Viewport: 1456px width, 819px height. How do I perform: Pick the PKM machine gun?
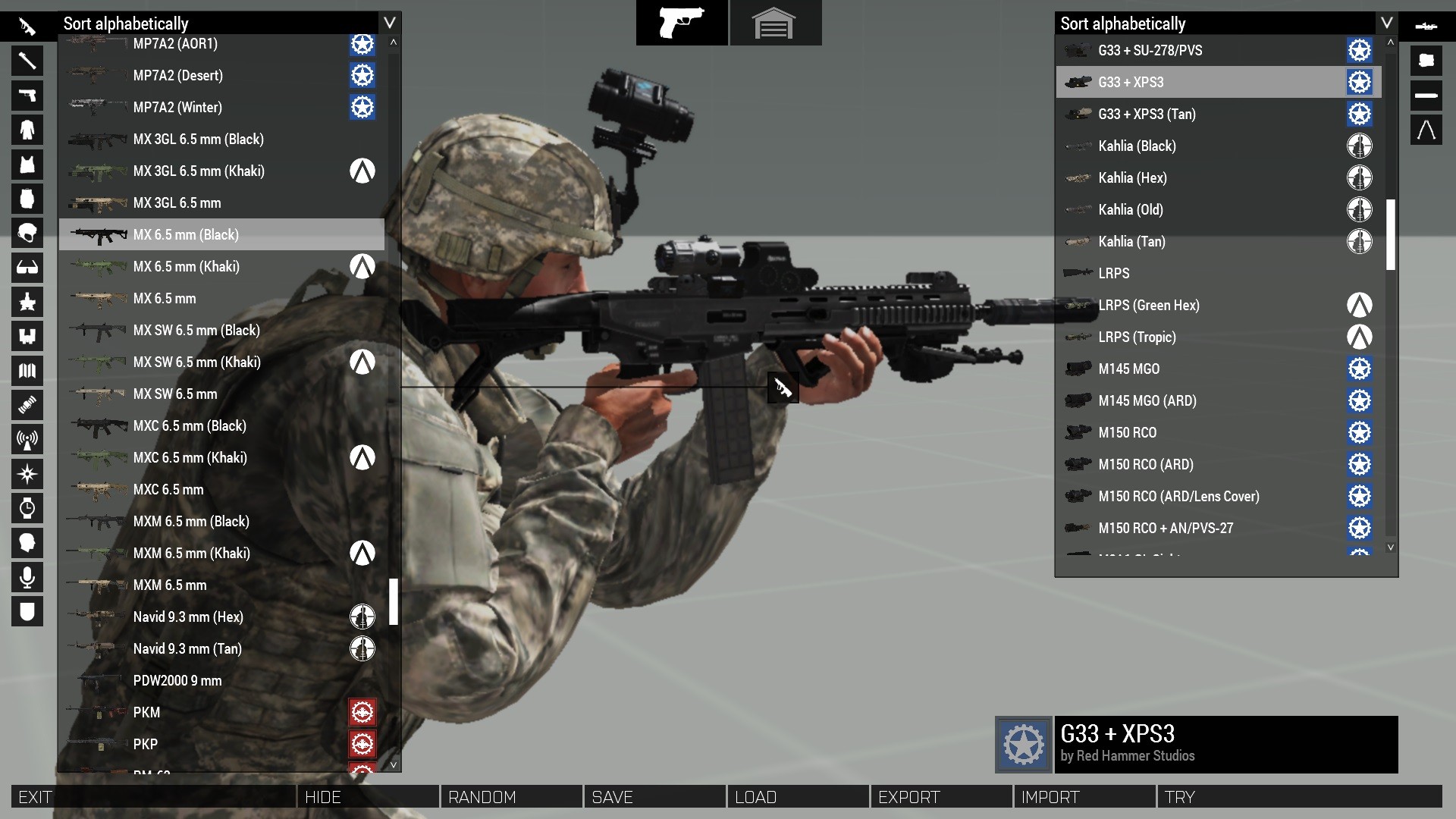click(x=147, y=713)
